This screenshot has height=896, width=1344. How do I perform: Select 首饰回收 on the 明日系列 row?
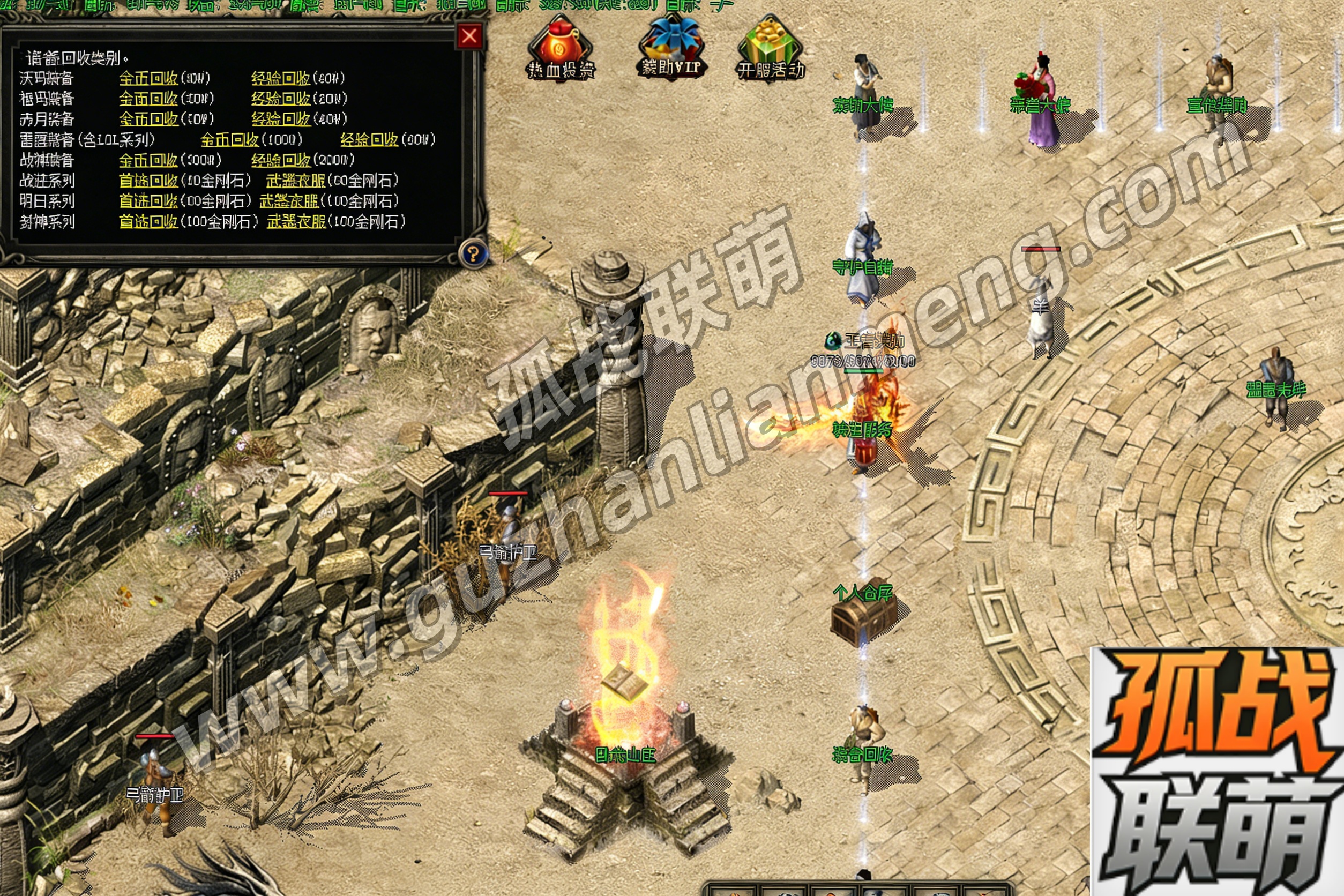pyautogui.click(x=148, y=201)
